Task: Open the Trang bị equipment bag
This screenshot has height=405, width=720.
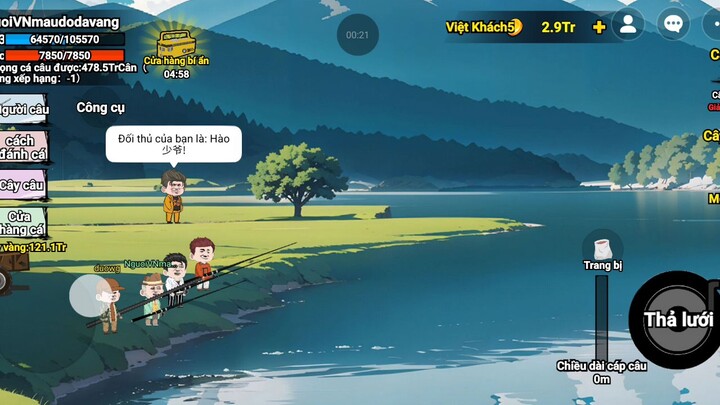Action: (x=603, y=248)
